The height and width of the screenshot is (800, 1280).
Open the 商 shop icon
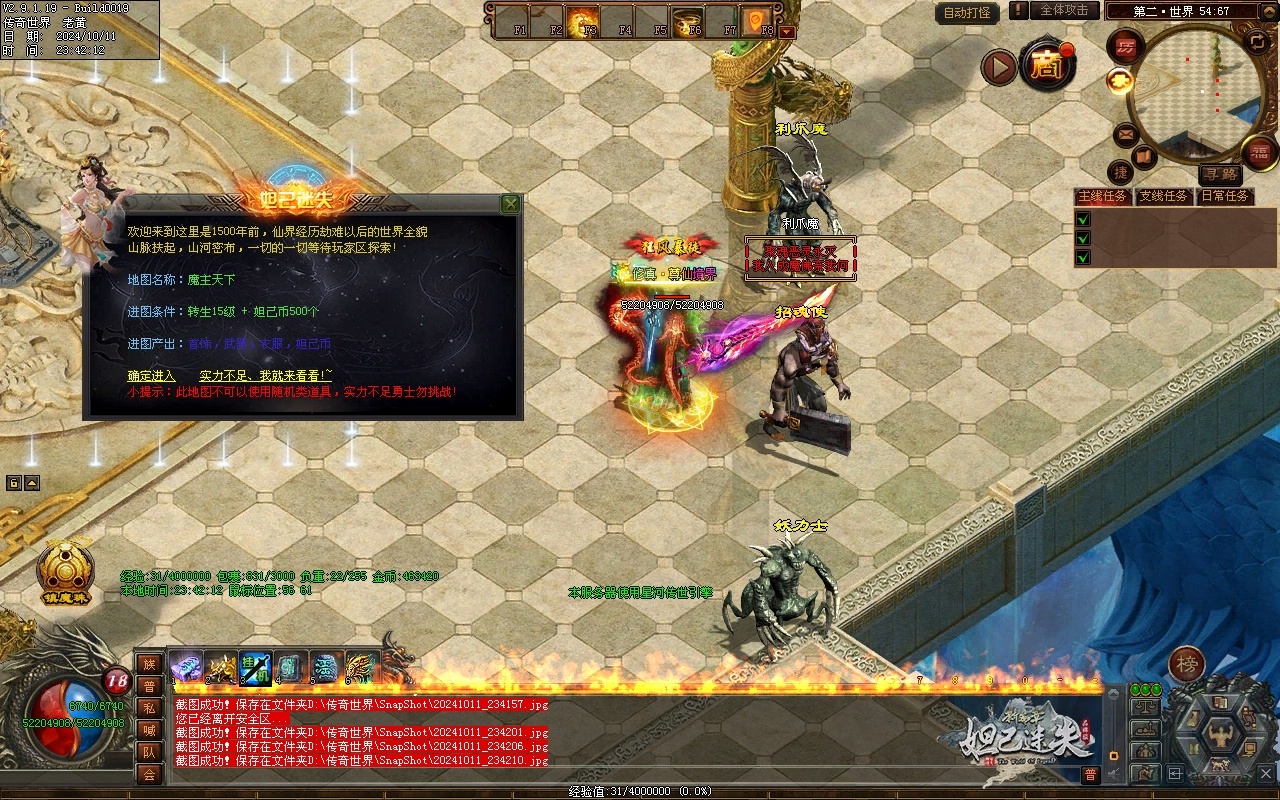coord(1048,66)
